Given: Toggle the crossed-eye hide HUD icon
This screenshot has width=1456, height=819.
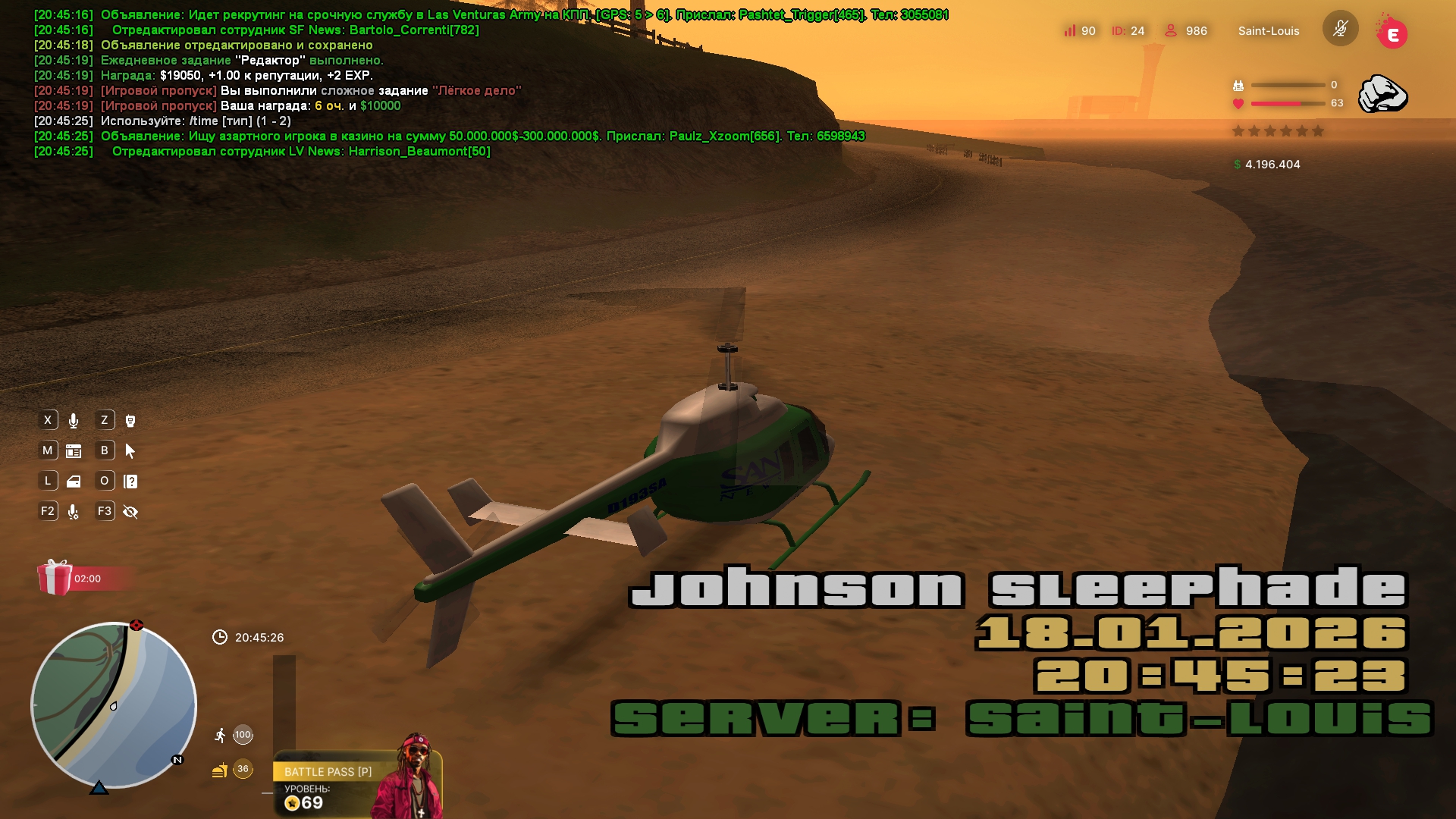Looking at the screenshot, I should [x=130, y=512].
